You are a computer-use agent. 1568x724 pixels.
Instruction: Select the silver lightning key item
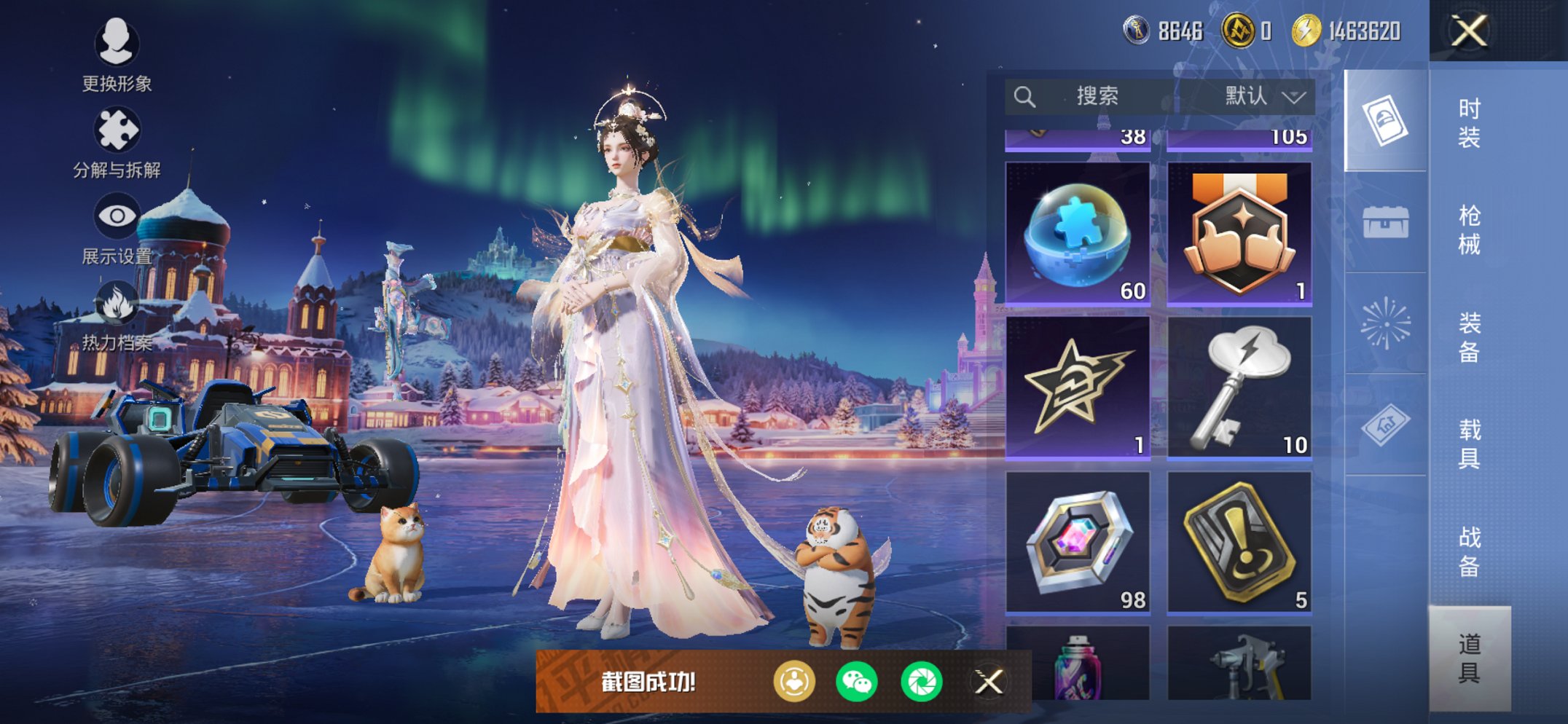pos(1239,387)
